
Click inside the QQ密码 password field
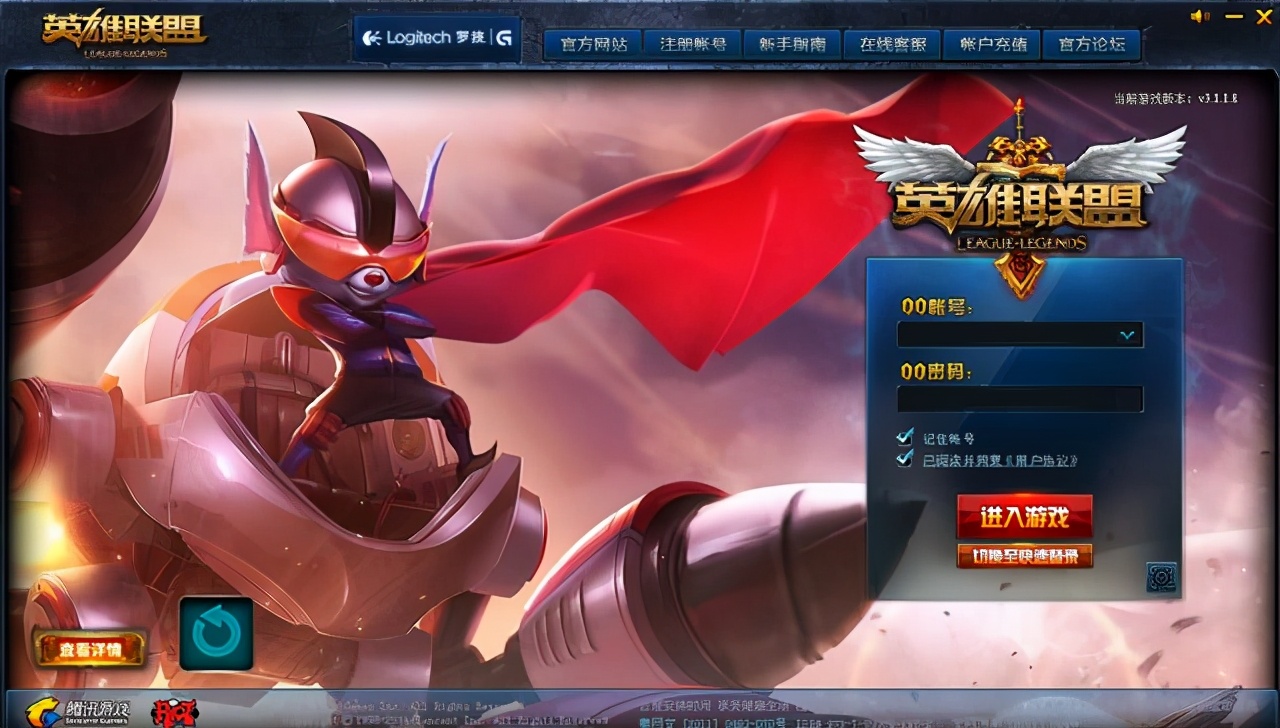point(1020,399)
